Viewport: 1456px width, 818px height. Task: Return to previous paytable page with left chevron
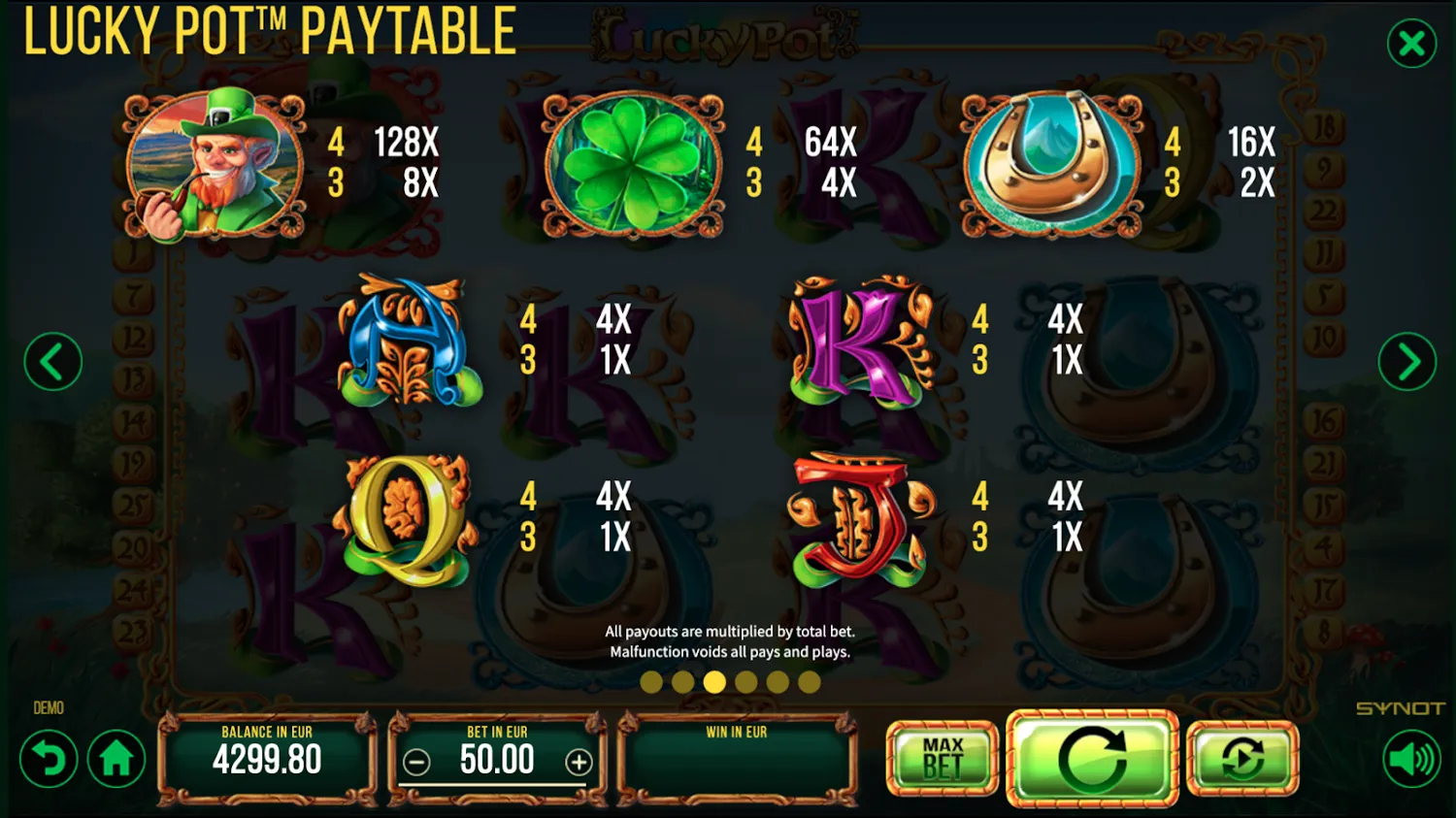click(x=51, y=360)
